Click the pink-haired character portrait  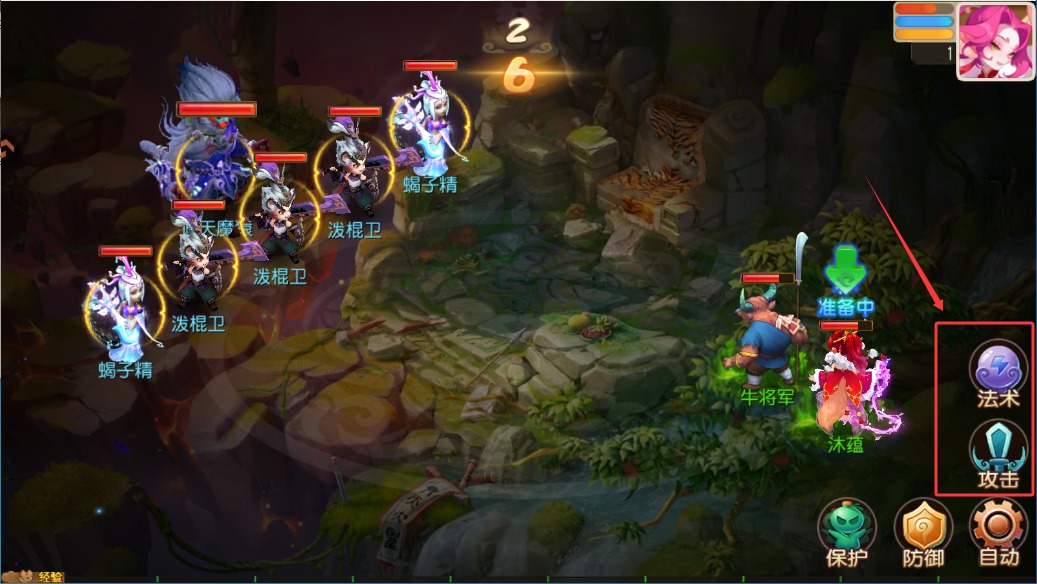coord(995,41)
